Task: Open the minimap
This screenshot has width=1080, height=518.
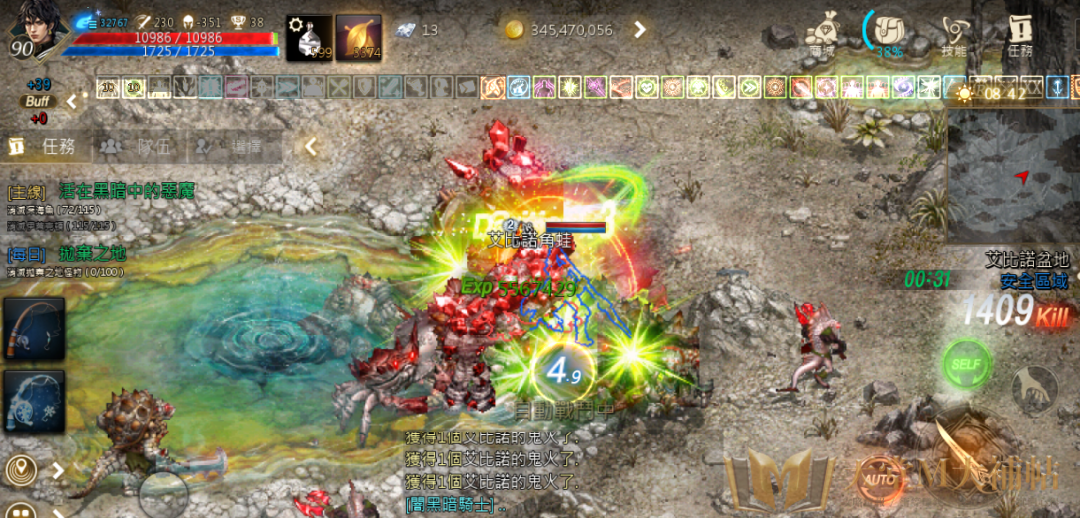Action: coord(1012,175)
